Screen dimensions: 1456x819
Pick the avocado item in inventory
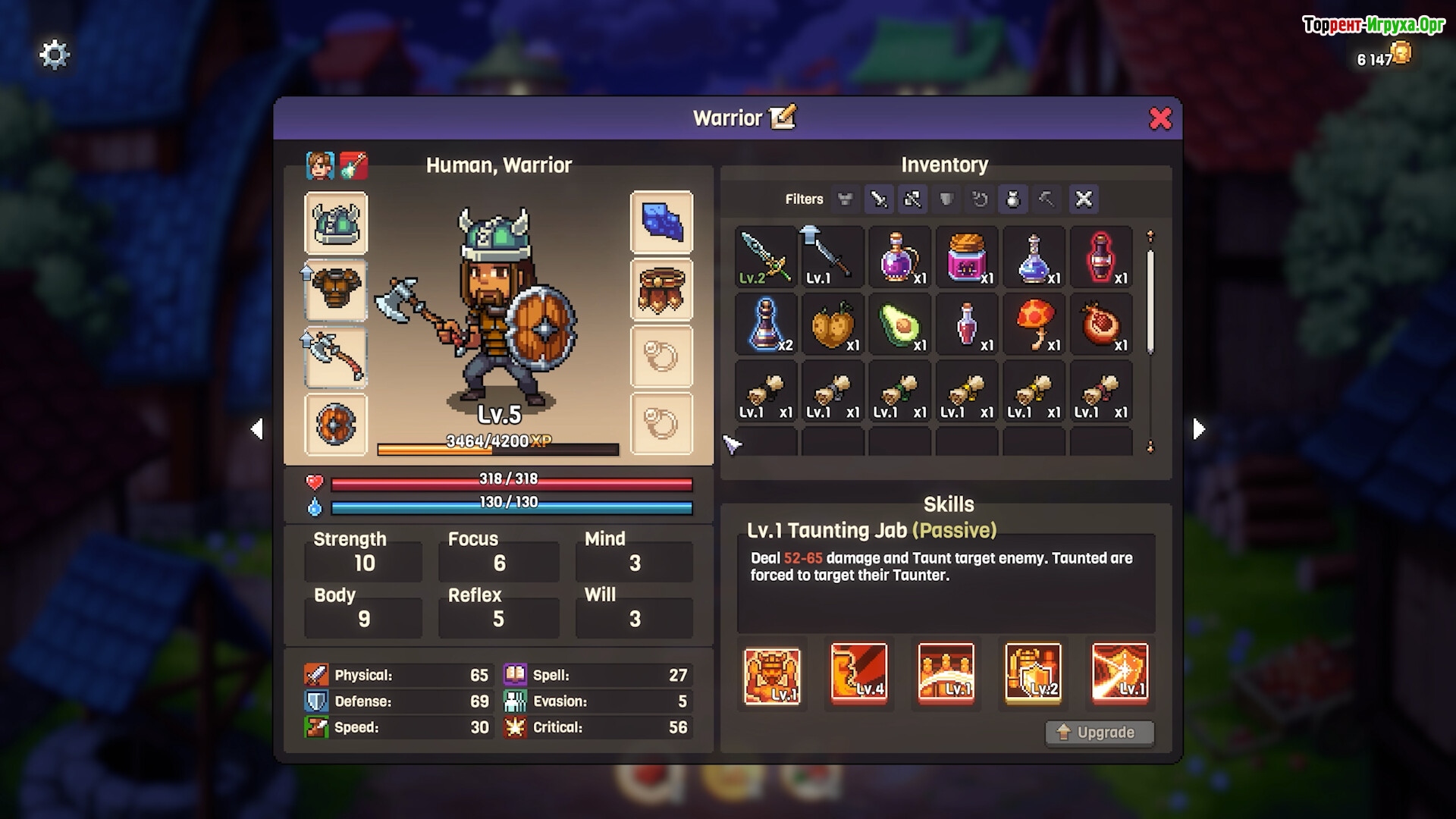(899, 325)
